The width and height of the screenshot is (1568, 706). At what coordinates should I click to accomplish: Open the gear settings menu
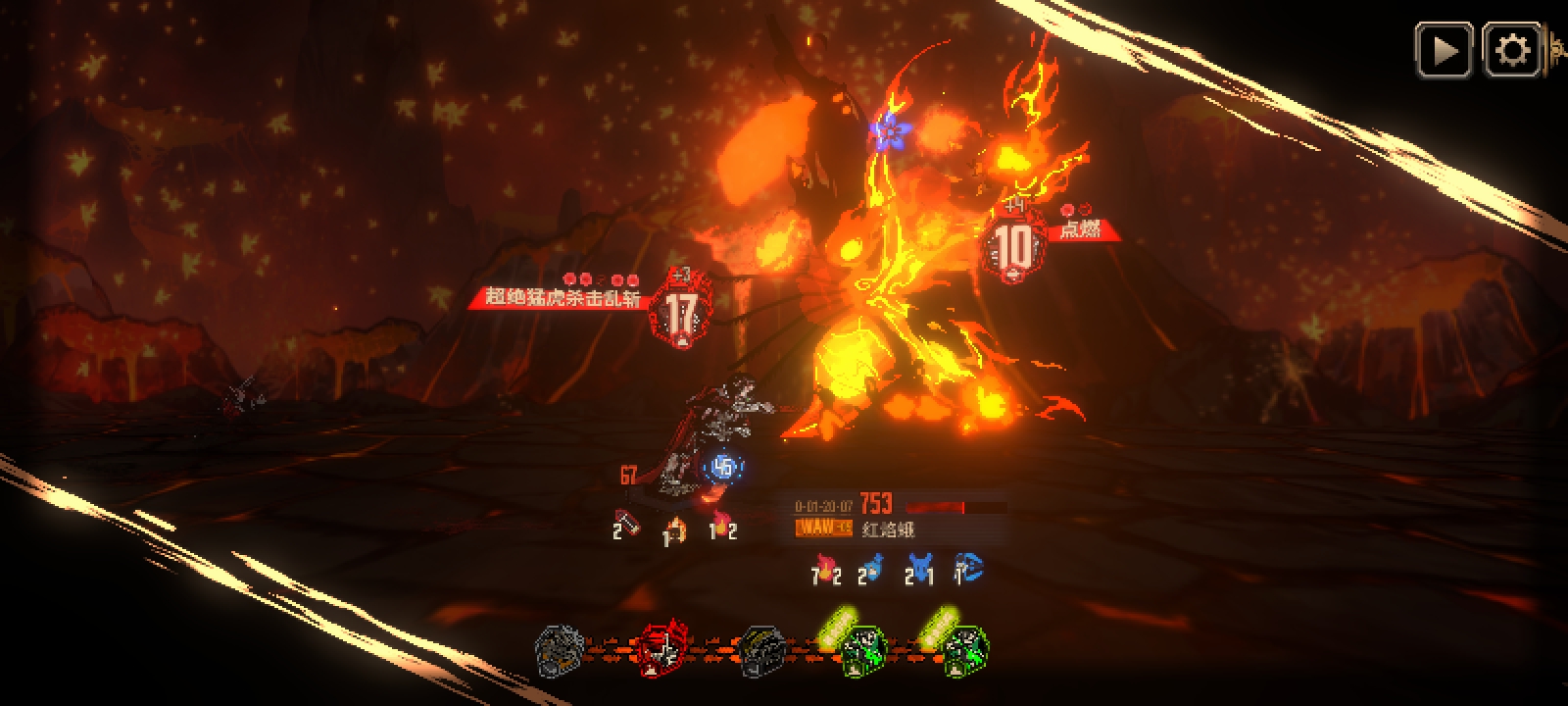1512,50
